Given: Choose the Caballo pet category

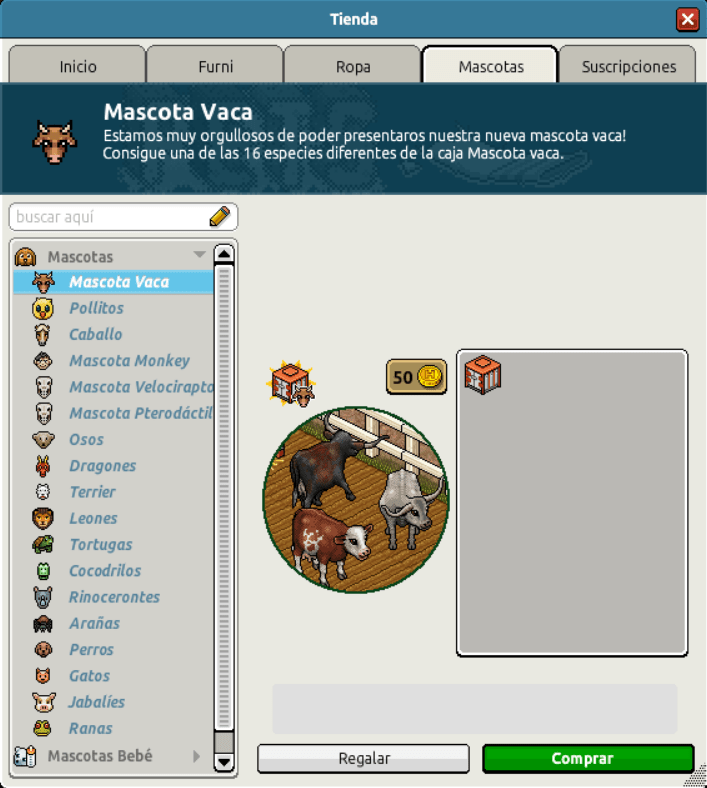Looking at the screenshot, I should pyautogui.click(x=96, y=334).
